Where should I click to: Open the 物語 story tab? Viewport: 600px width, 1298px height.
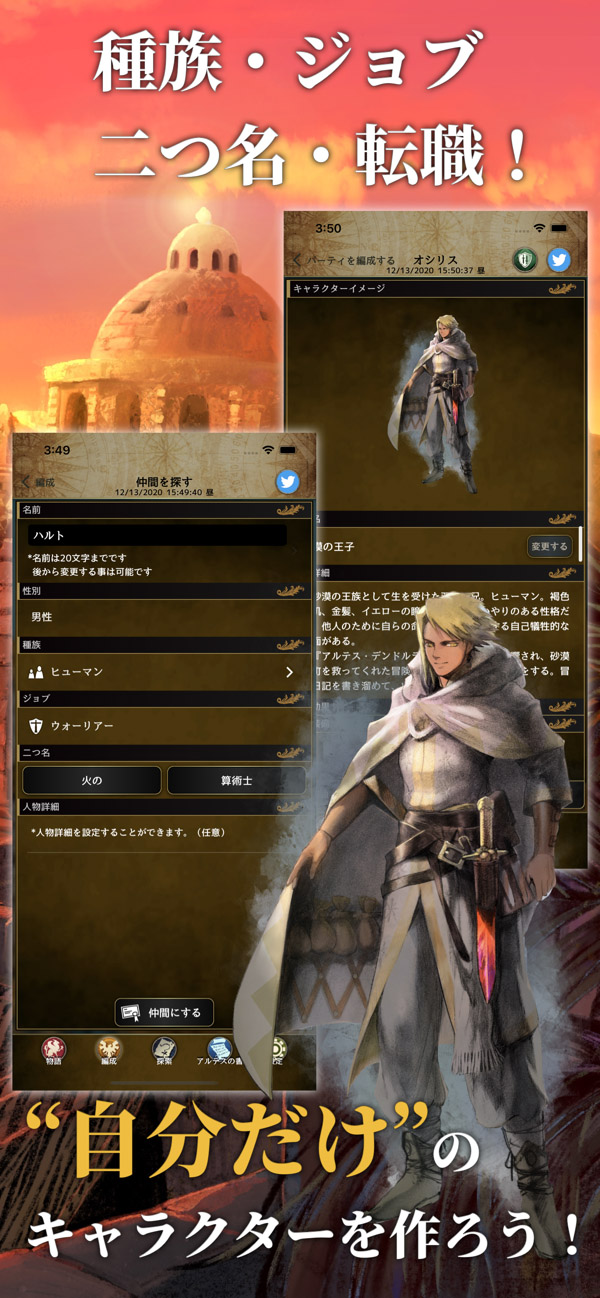54,1052
